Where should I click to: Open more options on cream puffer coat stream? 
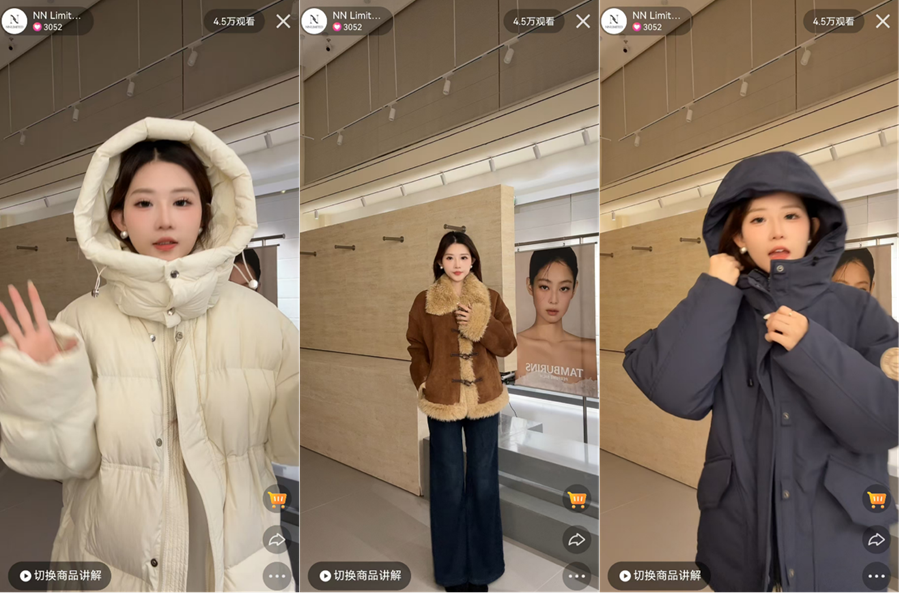click(277, 576)
